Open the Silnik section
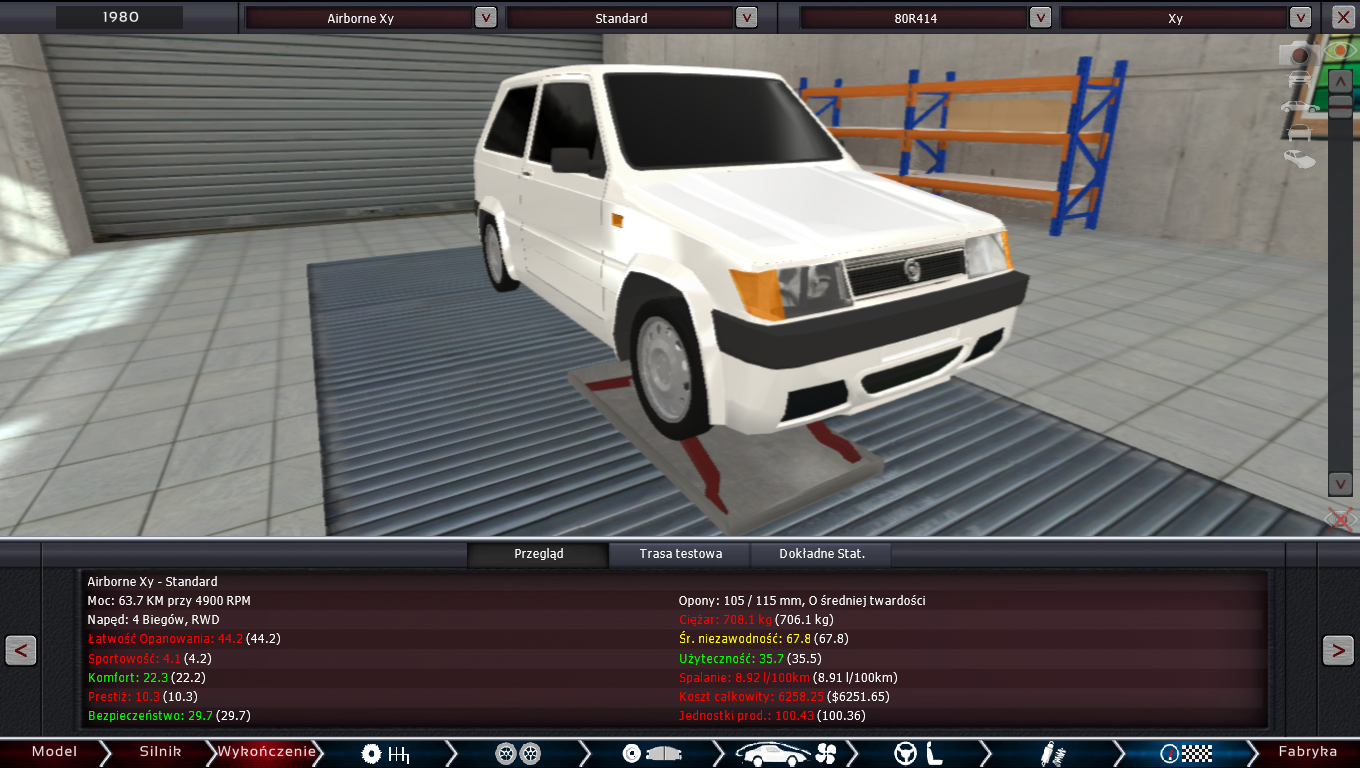The height and width of the screenshot is (768, 1360). pos(160,752)
